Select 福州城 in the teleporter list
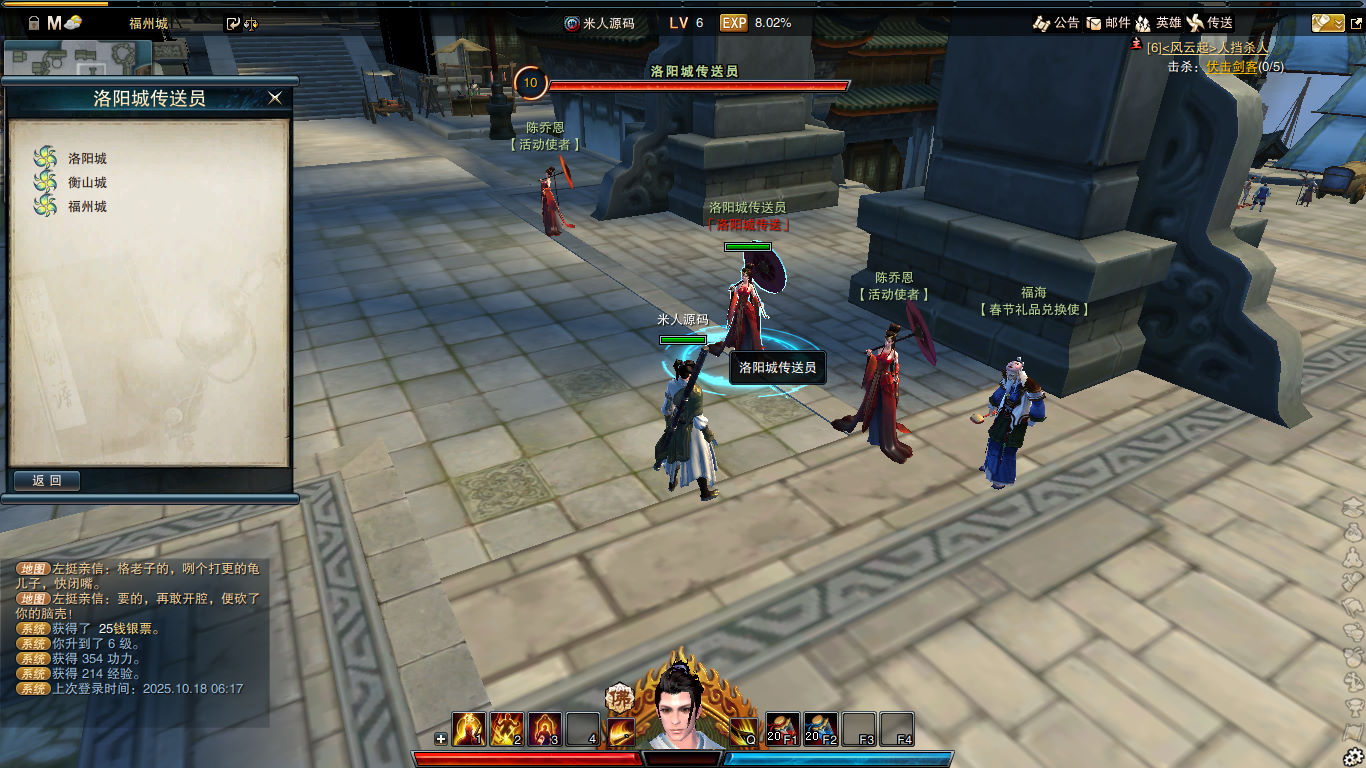This screenshot has width=1366, height=768. click(x=86, y=206)
